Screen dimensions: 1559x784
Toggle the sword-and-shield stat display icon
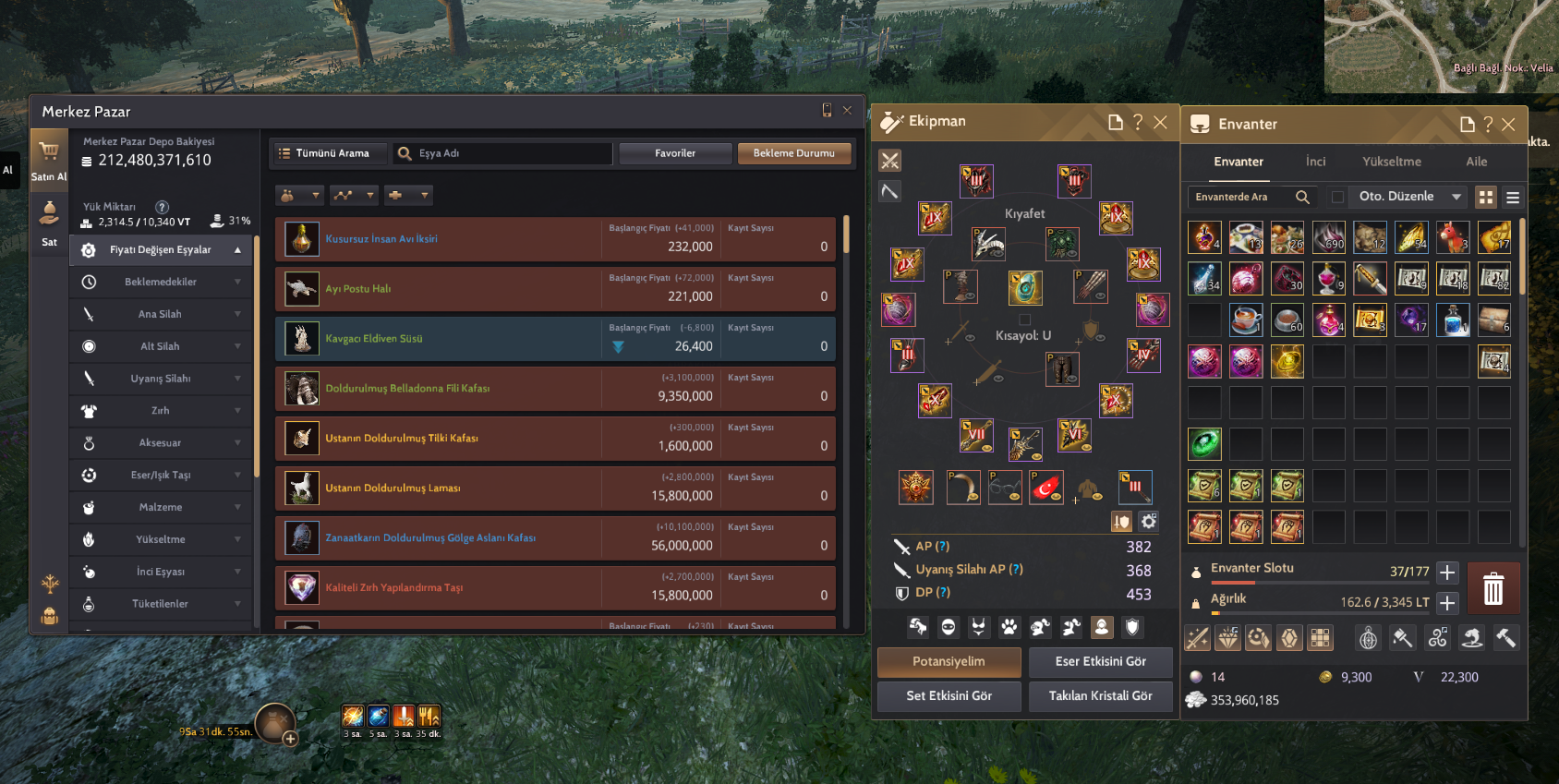(1121, 521)
